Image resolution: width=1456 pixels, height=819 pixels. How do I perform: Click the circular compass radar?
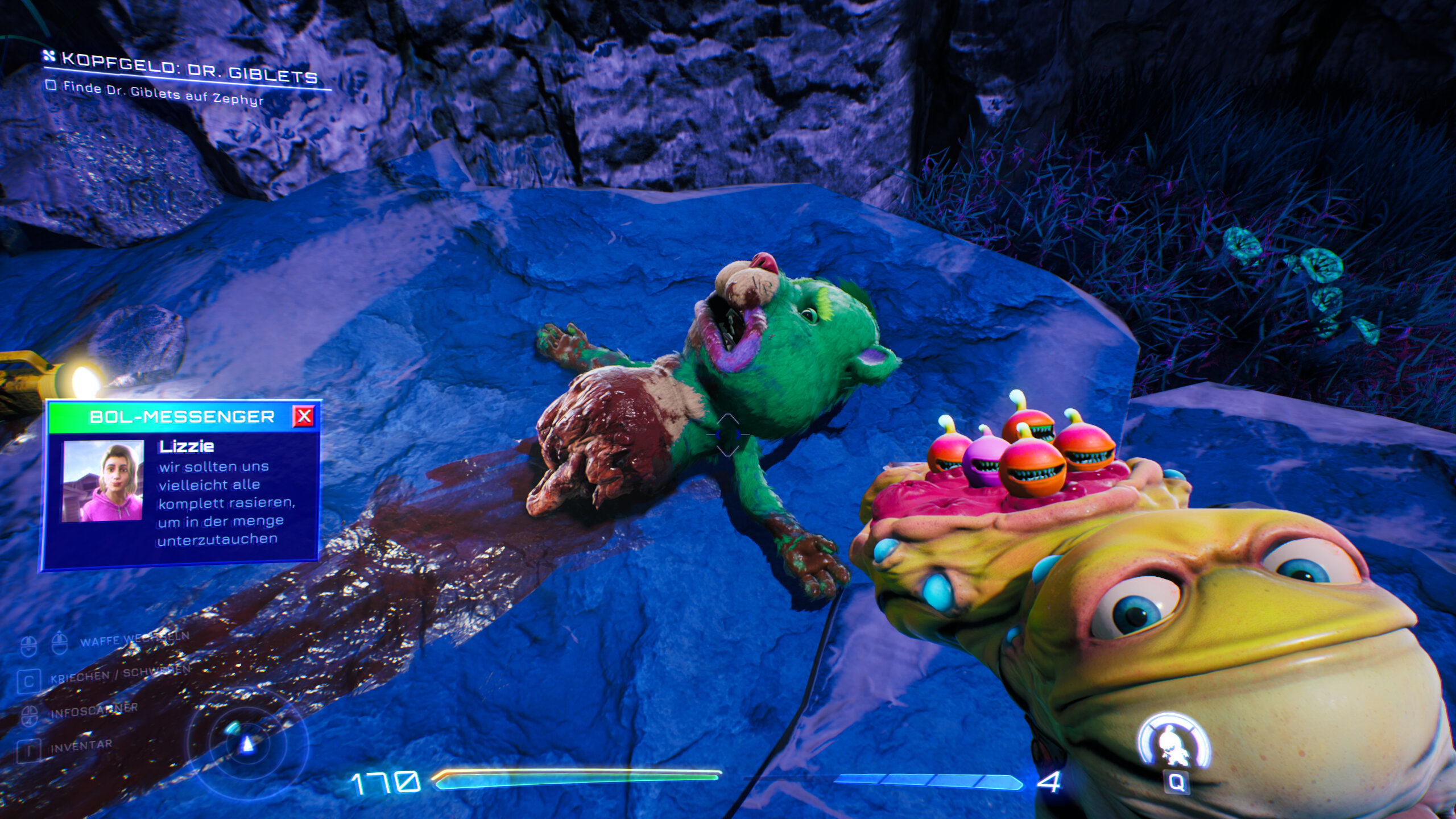coord(248,743)
